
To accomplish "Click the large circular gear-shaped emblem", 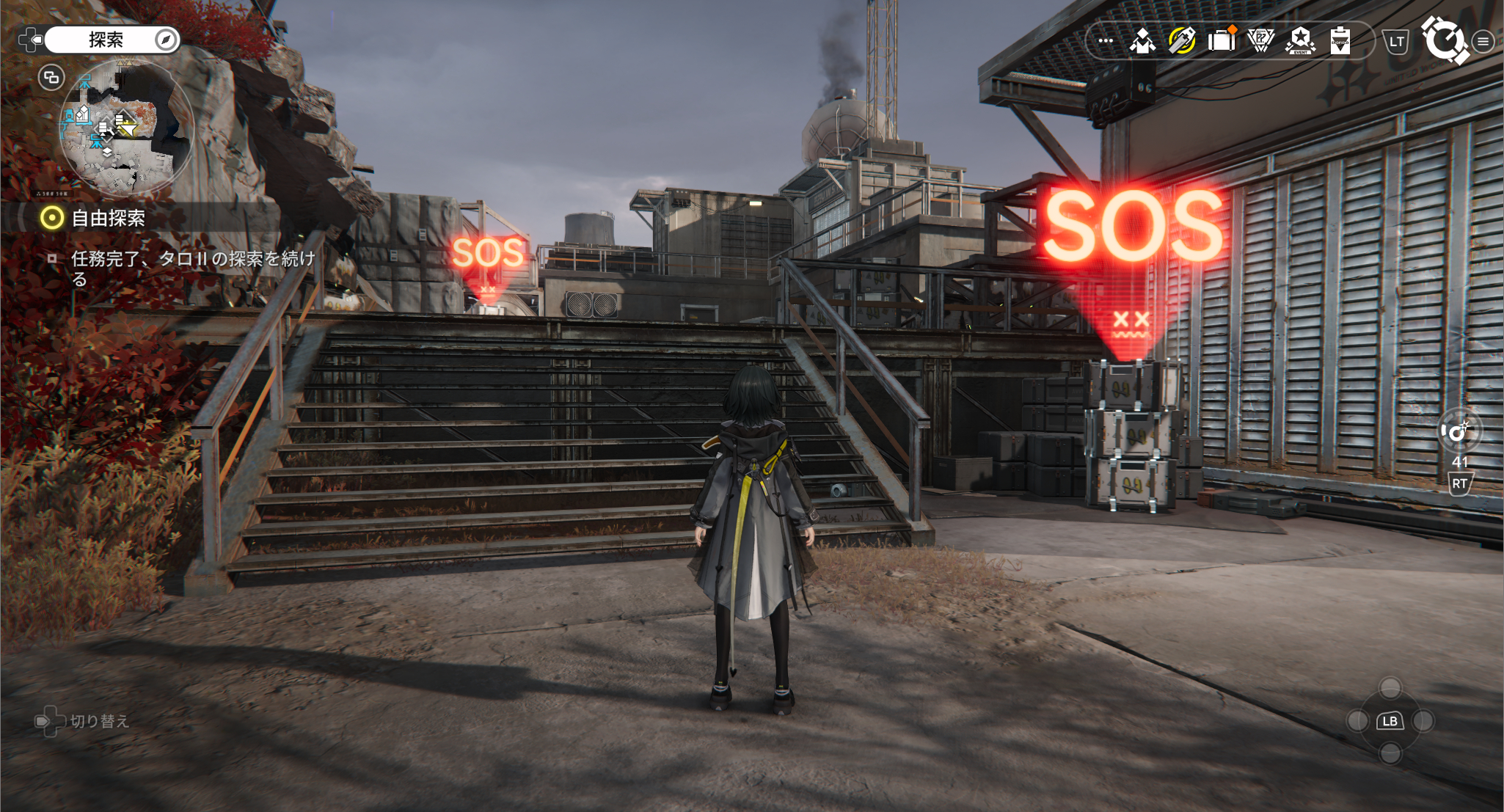I will (x=1445, y=40).
